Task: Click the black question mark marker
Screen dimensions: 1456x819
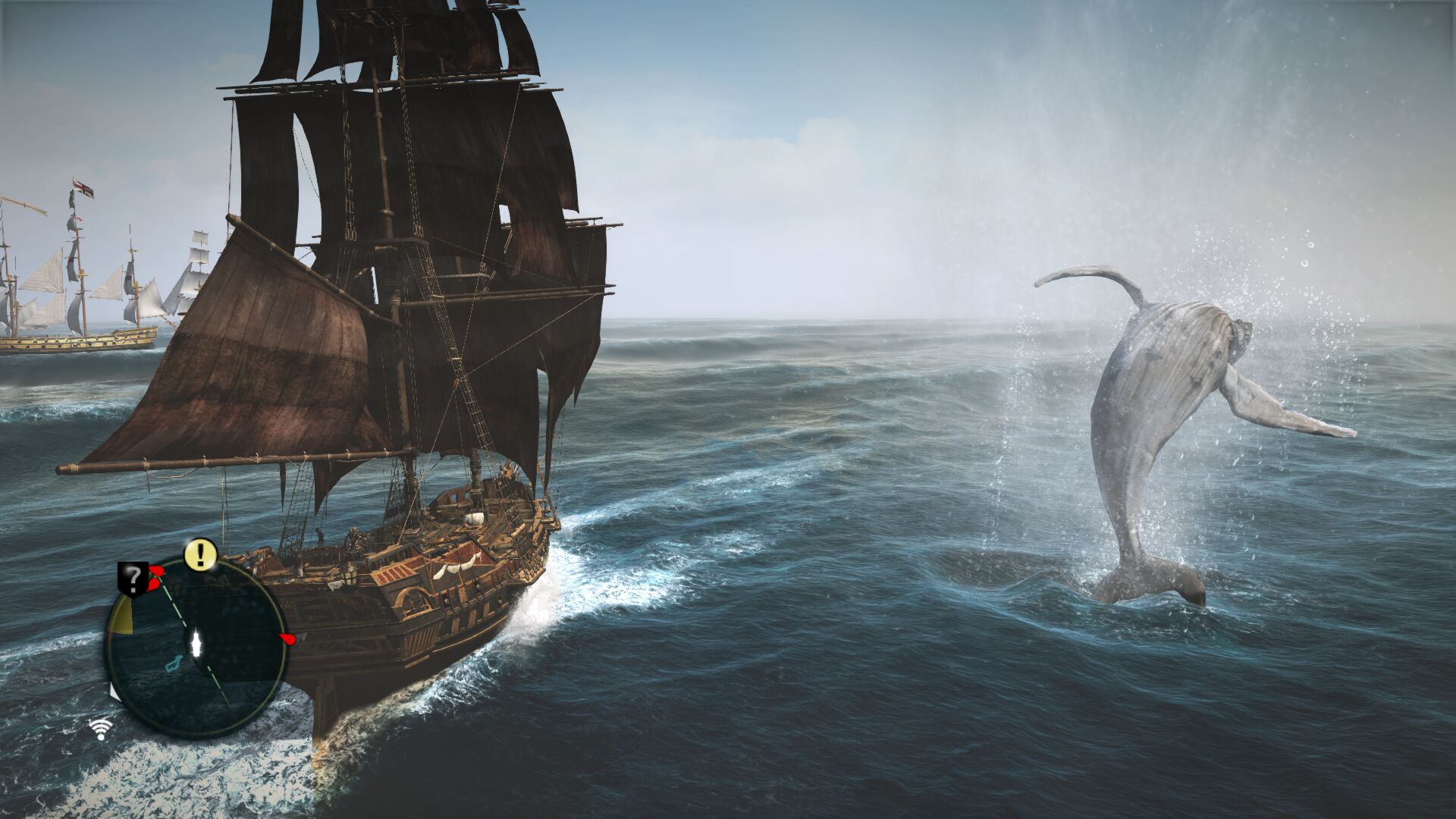Action: (133, 579)
